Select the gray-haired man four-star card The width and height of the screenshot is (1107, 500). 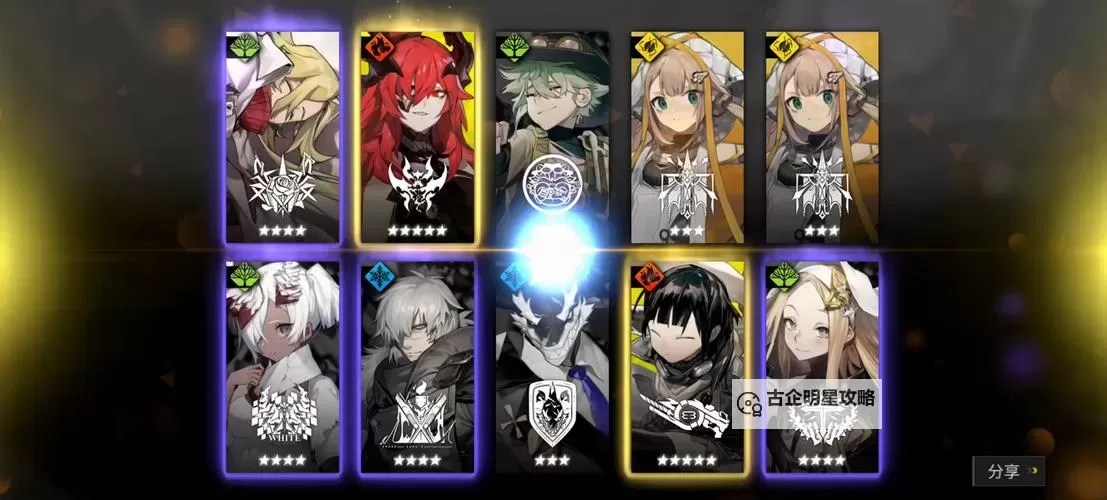pyautogui.click(x=417, y=366)
